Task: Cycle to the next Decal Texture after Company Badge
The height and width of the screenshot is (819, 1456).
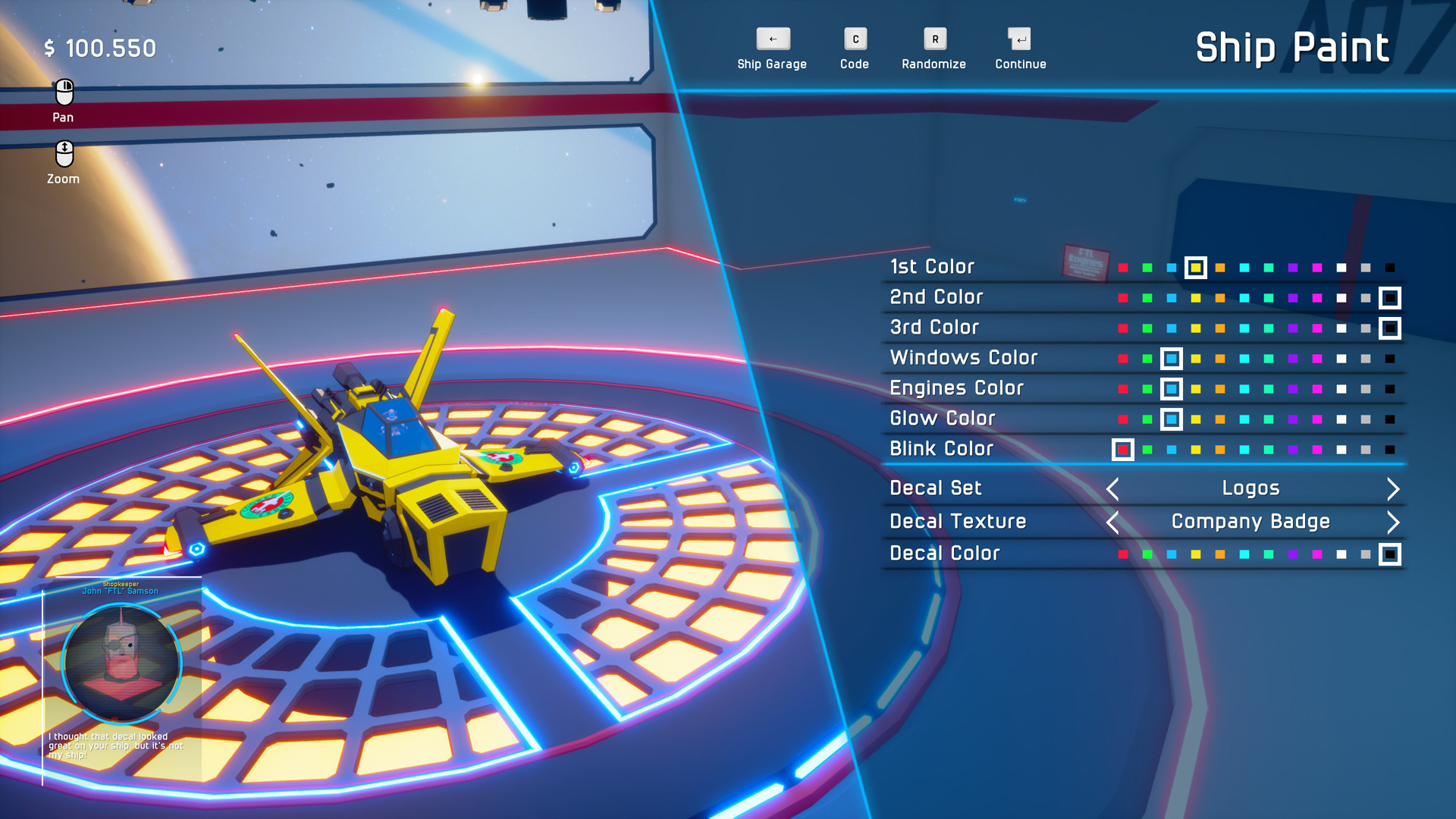Action: point(1393,522)
